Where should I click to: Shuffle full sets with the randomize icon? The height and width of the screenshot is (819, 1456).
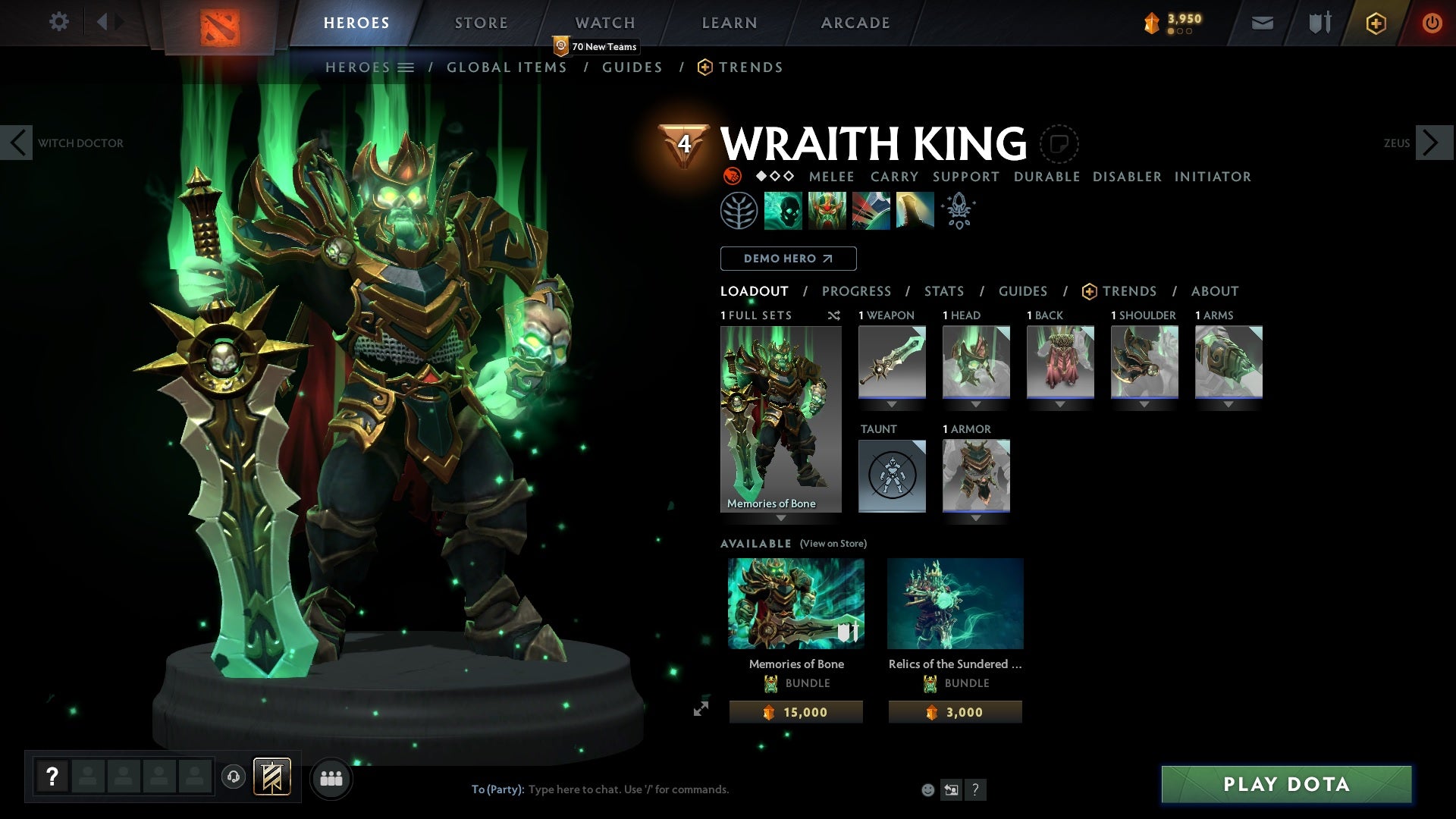point(834,316)
